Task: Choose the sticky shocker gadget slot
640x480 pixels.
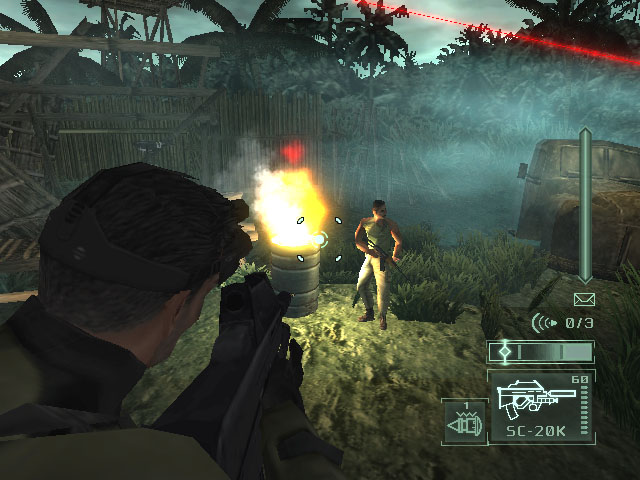Action: point(464,421)
